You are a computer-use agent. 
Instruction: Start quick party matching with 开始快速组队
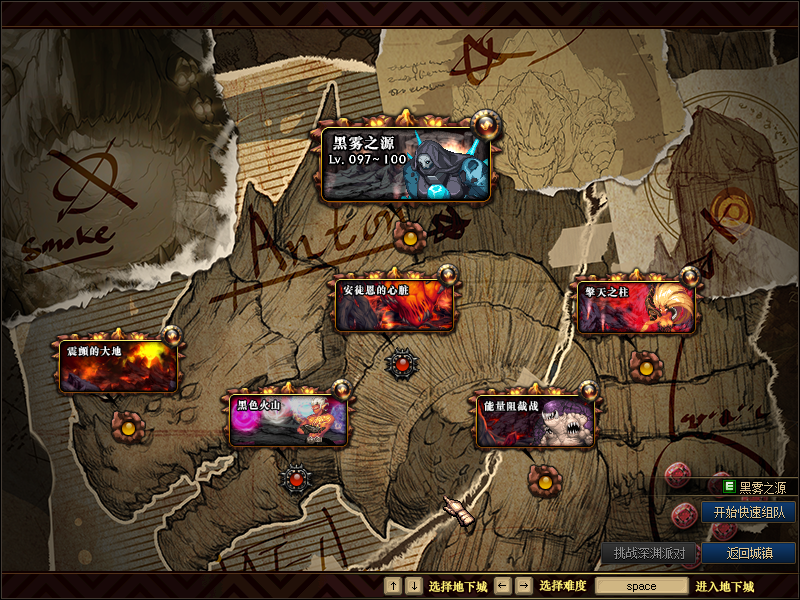[x=749, y=512]
